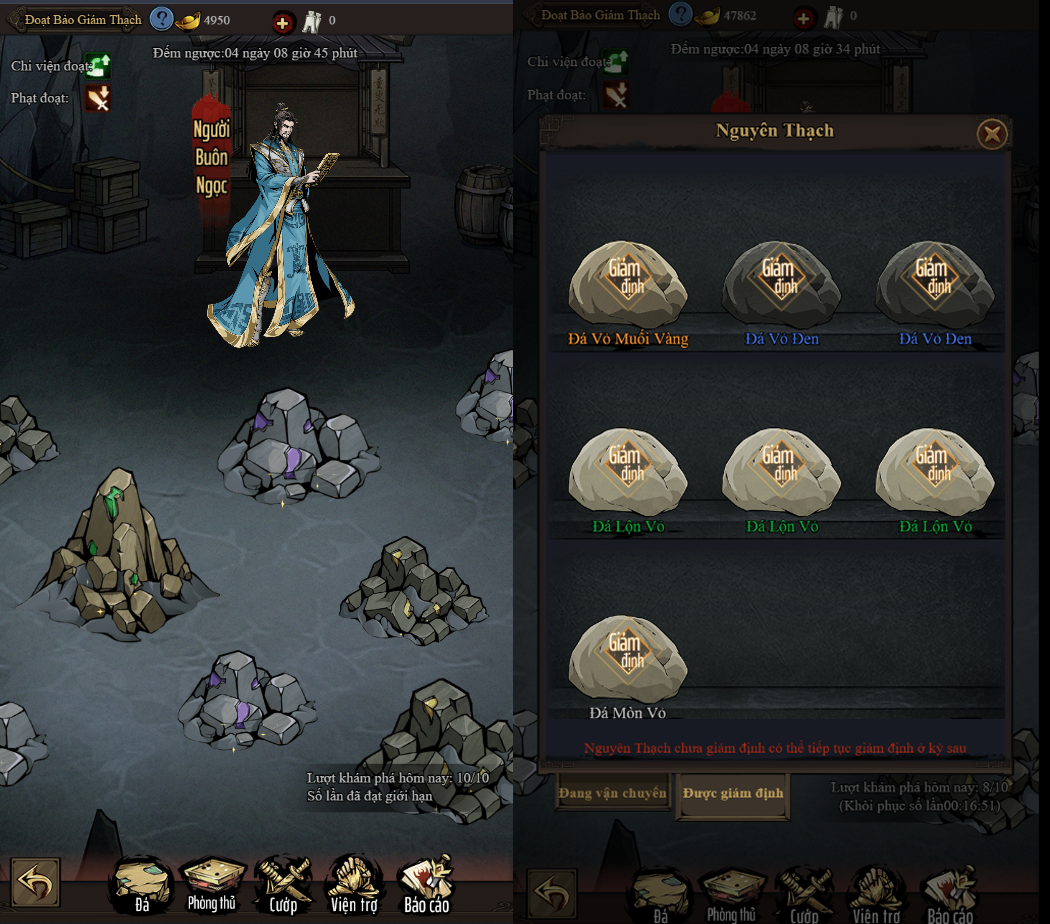Viewport: 1050px width, 924px height.
Task: Switch to the Được giám định tab
Action: tap(734, 793)
